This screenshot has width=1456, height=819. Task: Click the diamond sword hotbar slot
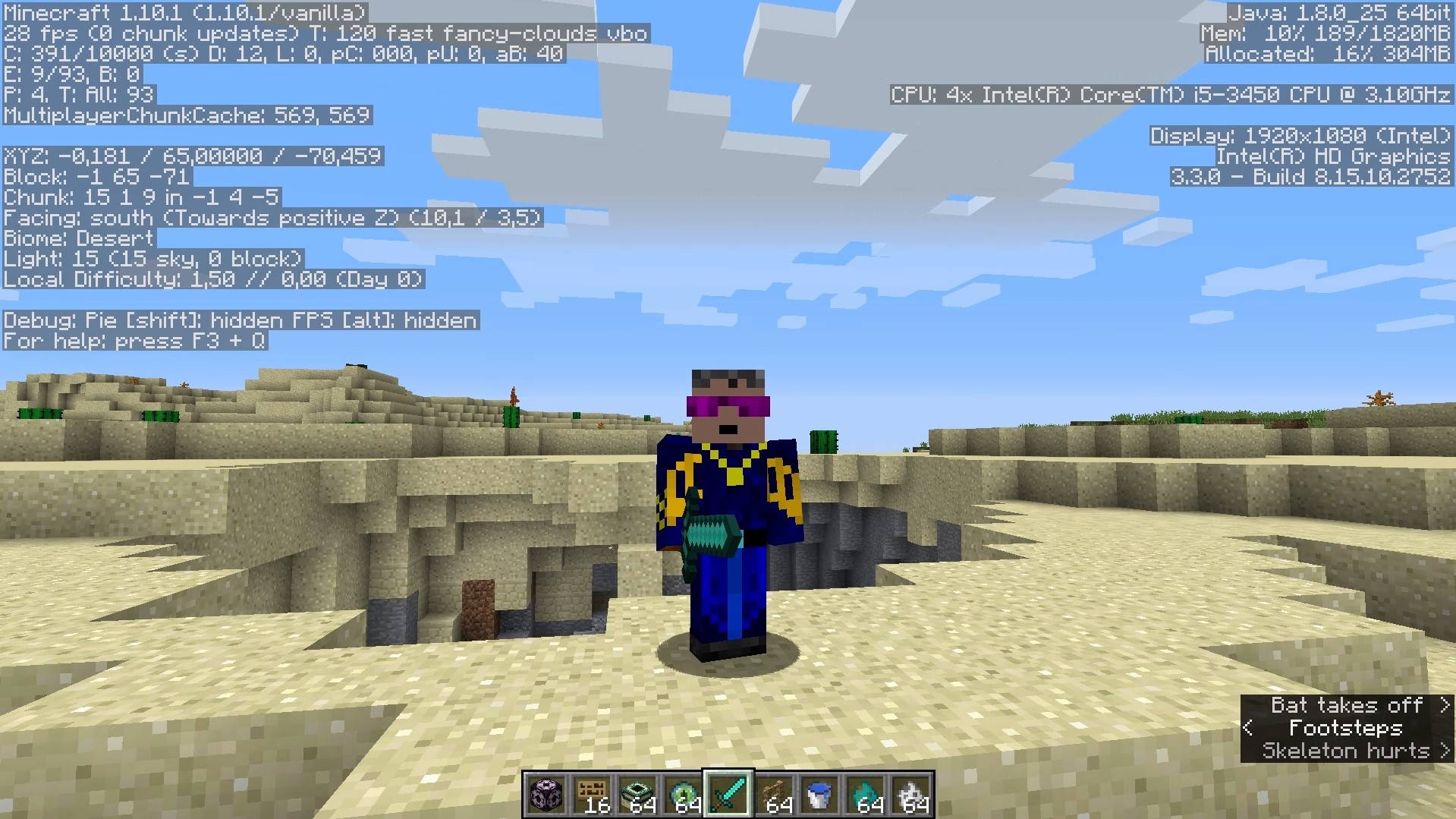coord(728,794)
